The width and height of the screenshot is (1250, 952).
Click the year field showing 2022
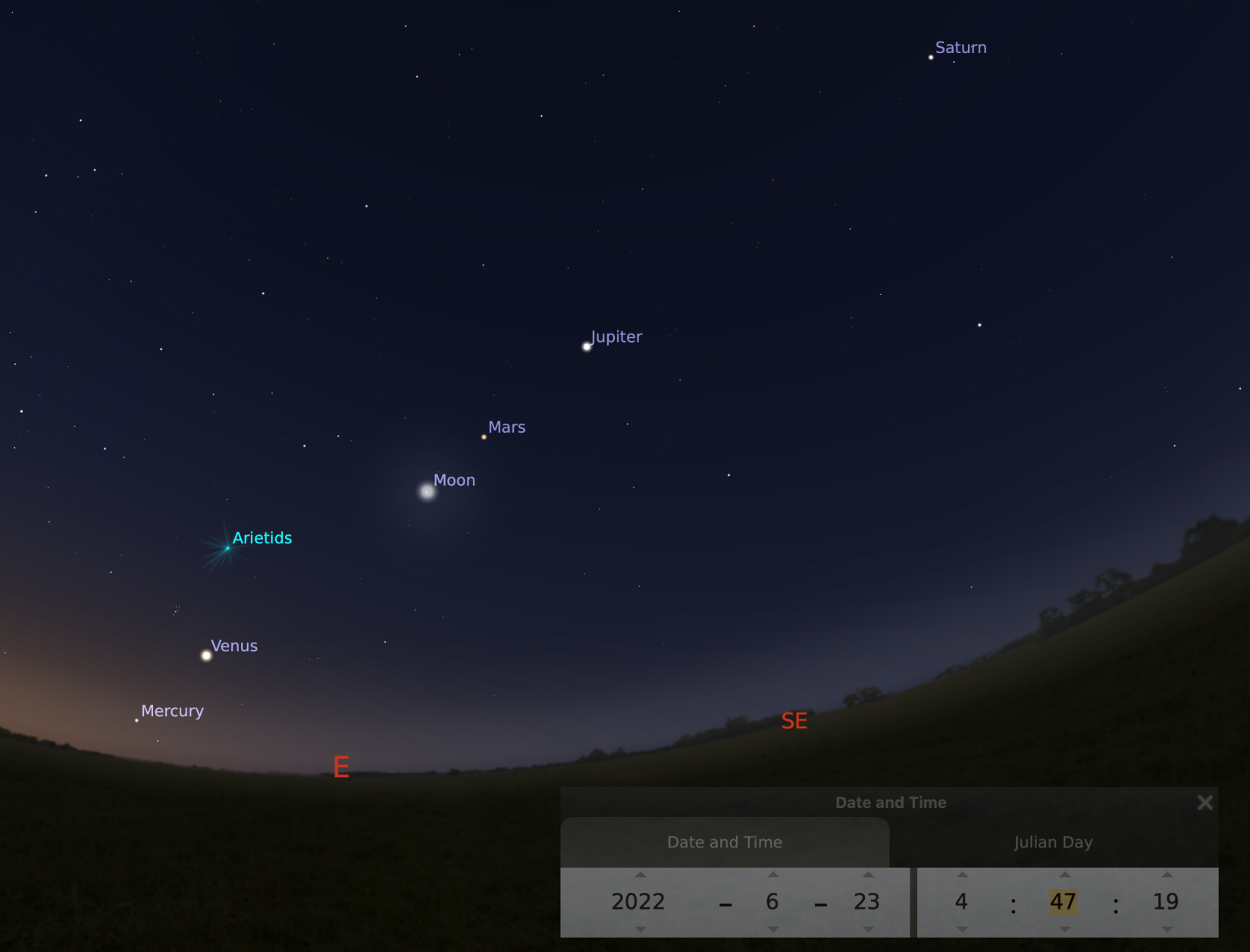(639, 902)
